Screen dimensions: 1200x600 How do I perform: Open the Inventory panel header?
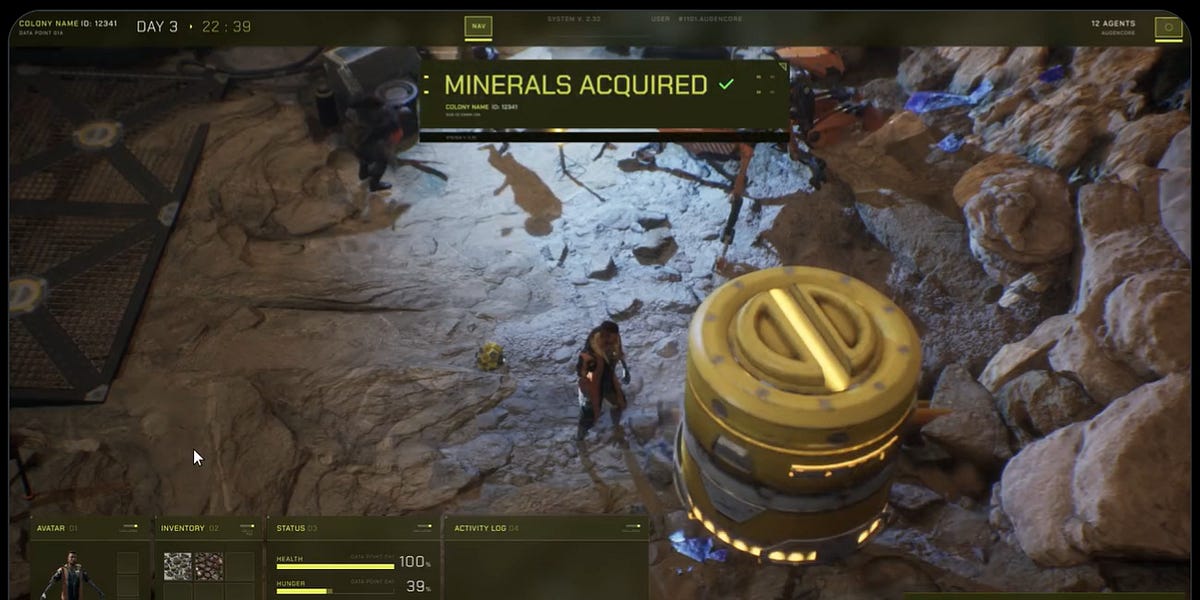[x=183, y=528]
